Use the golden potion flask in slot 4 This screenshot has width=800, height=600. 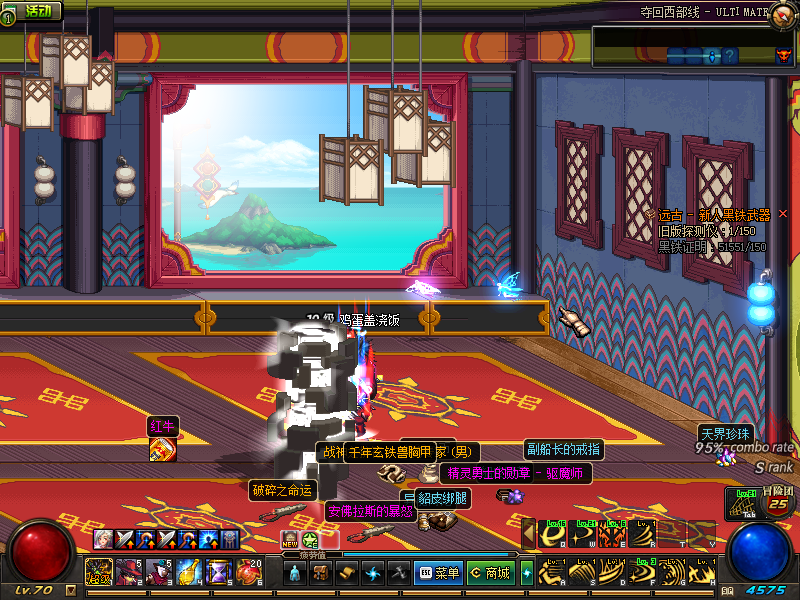[x=189, y=572]
